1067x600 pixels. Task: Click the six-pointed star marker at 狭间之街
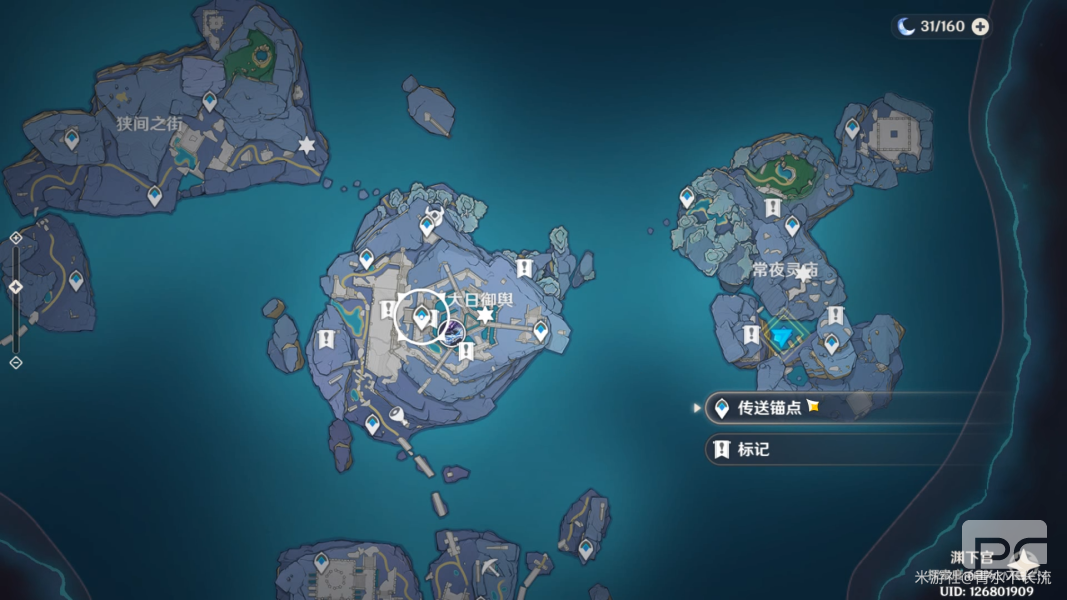(306, 146)
